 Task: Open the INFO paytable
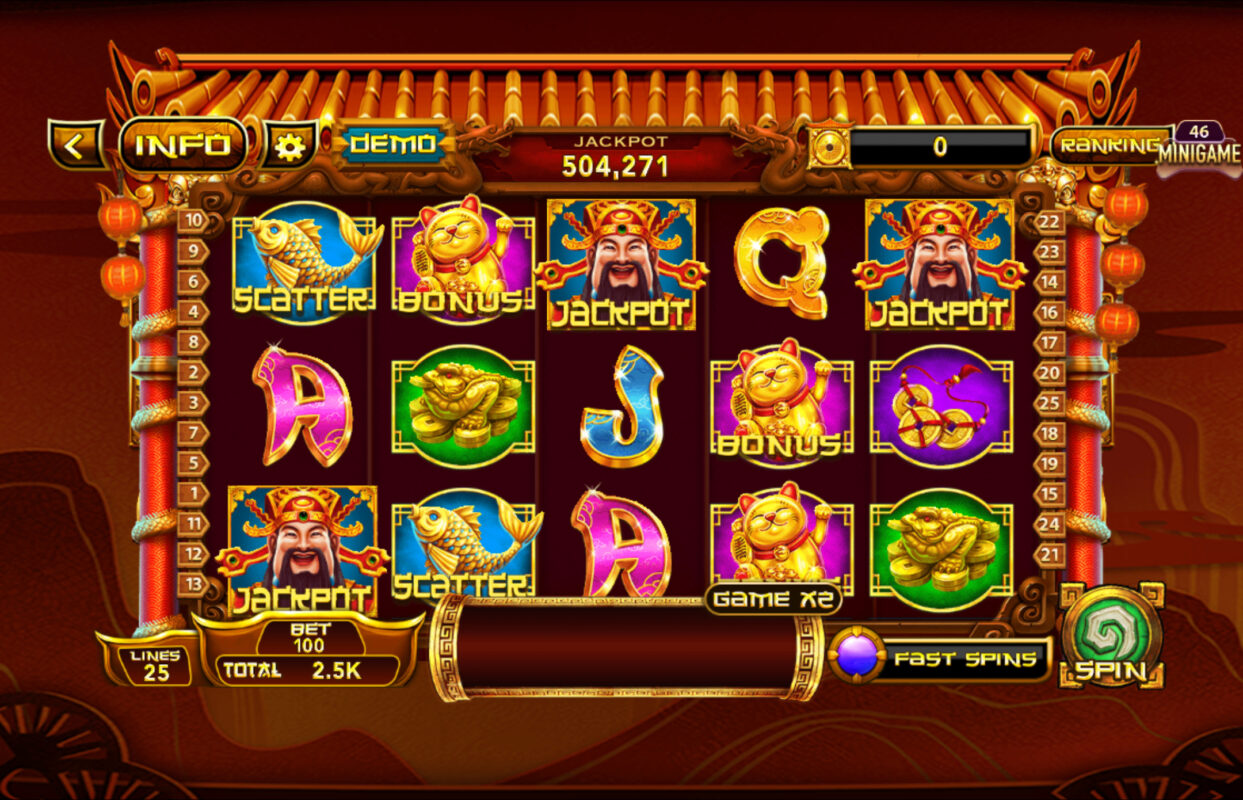183,146
